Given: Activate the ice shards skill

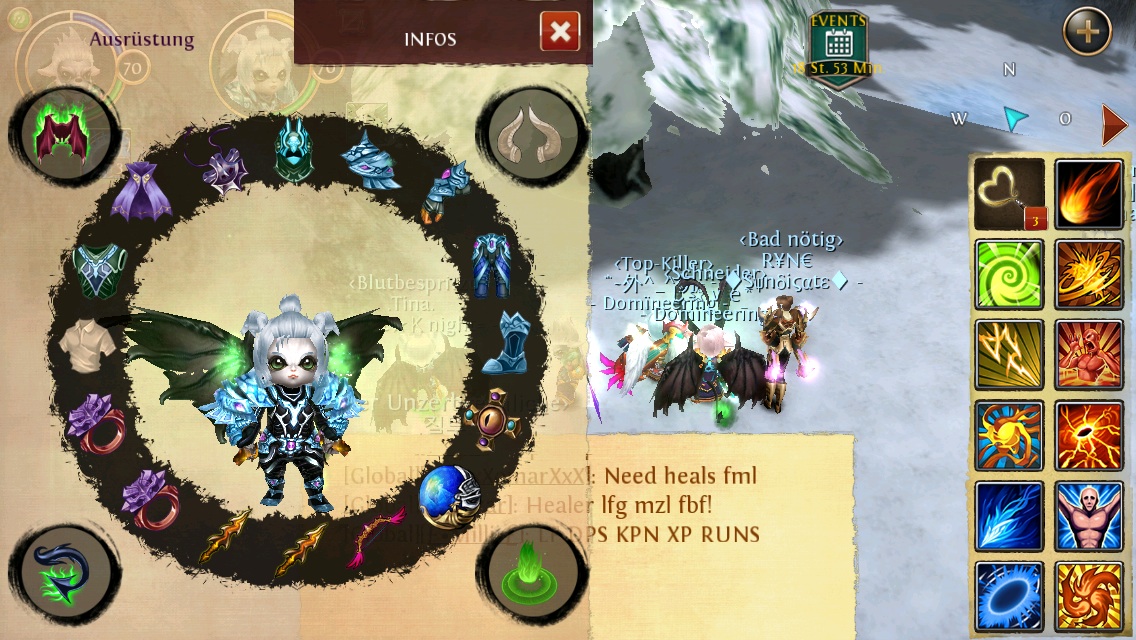Looking at the screenshot, I should click(1009, 516).
